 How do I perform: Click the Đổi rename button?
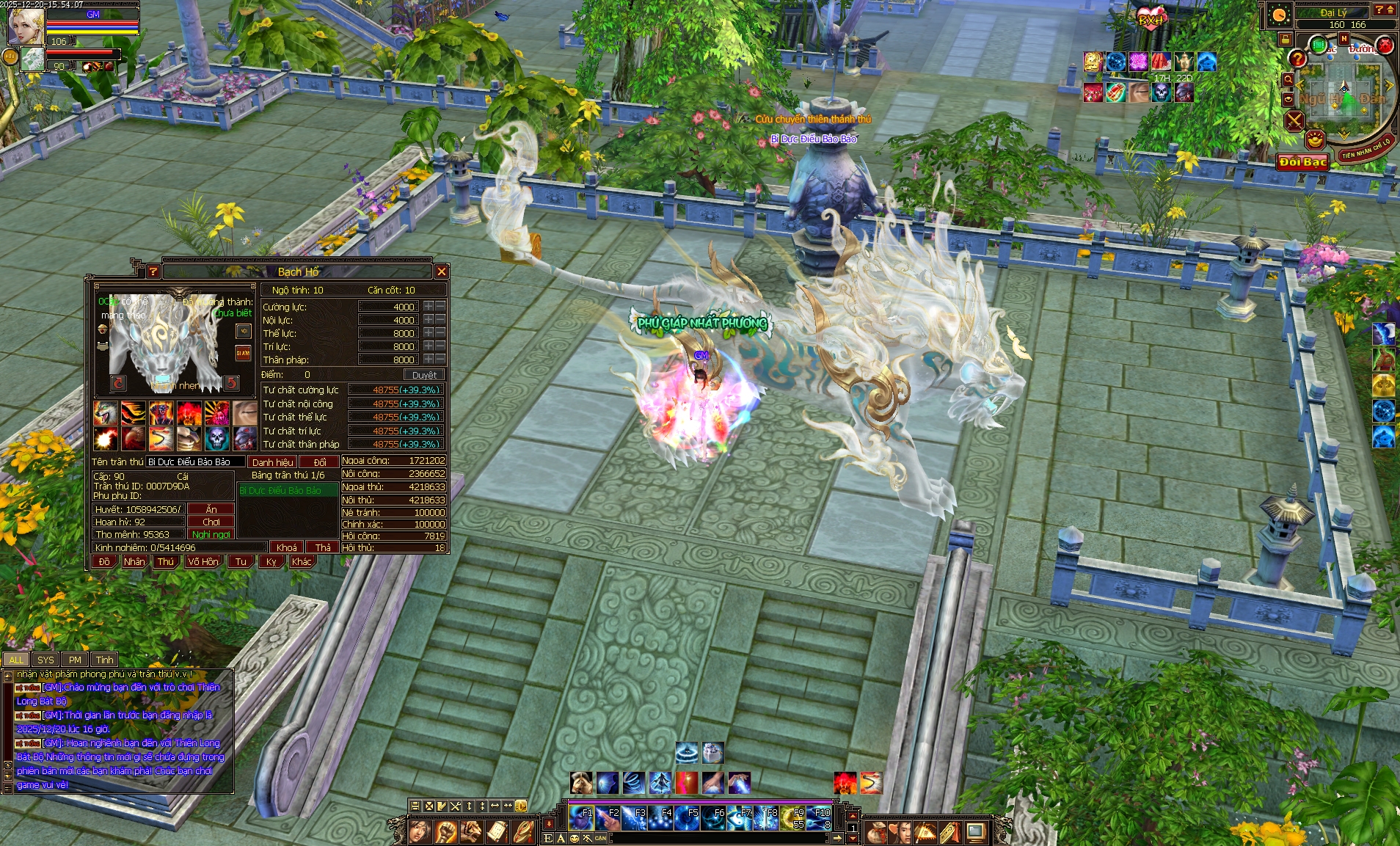click(320, 462)
